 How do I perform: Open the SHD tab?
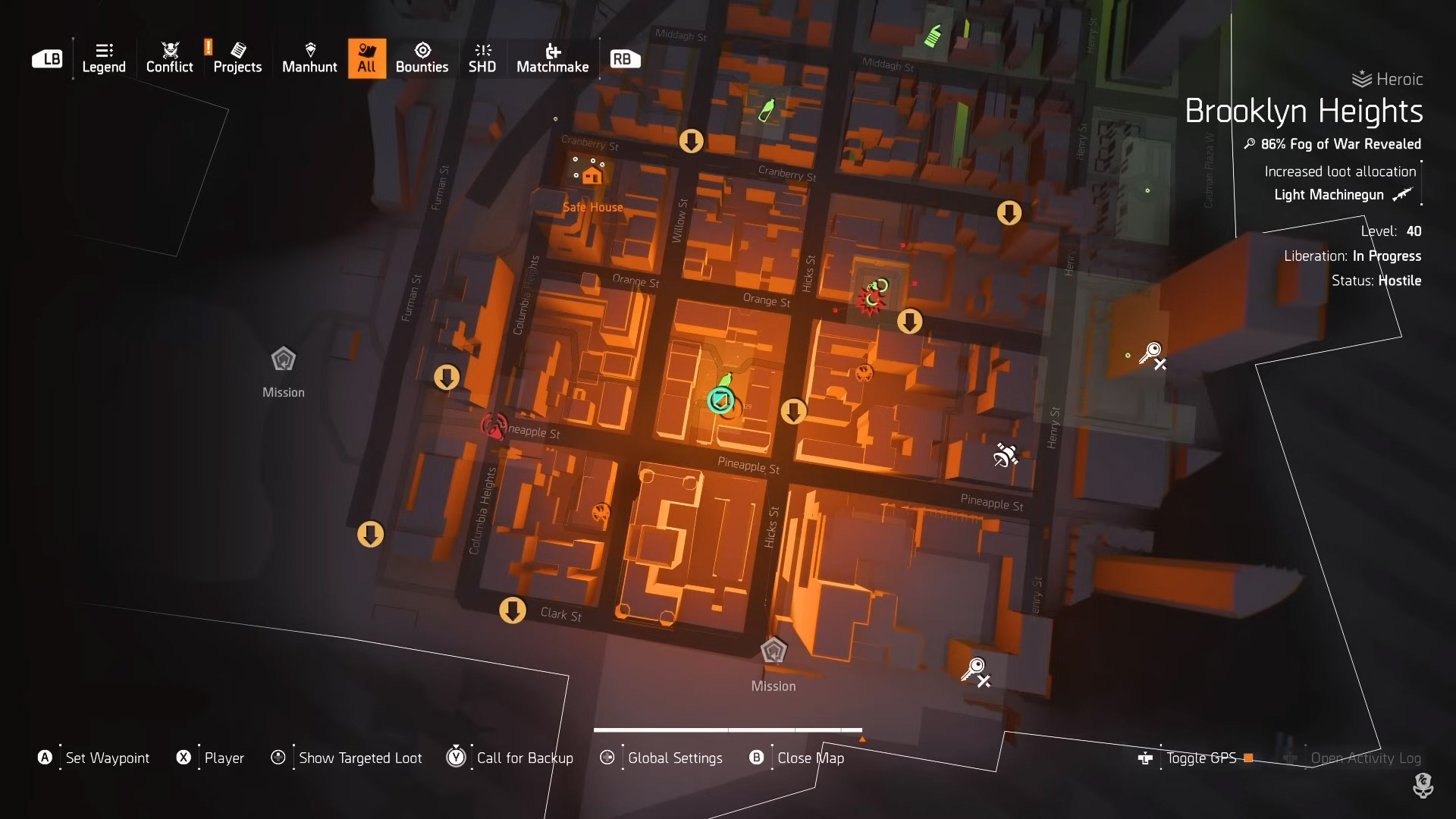[482, 58]
